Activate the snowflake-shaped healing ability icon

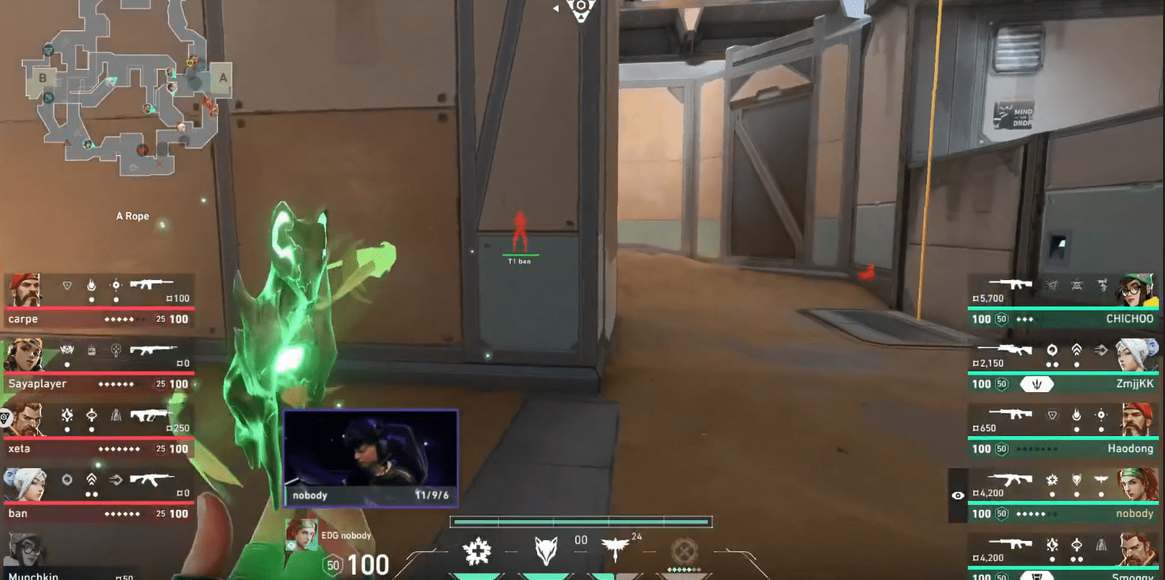477,550
